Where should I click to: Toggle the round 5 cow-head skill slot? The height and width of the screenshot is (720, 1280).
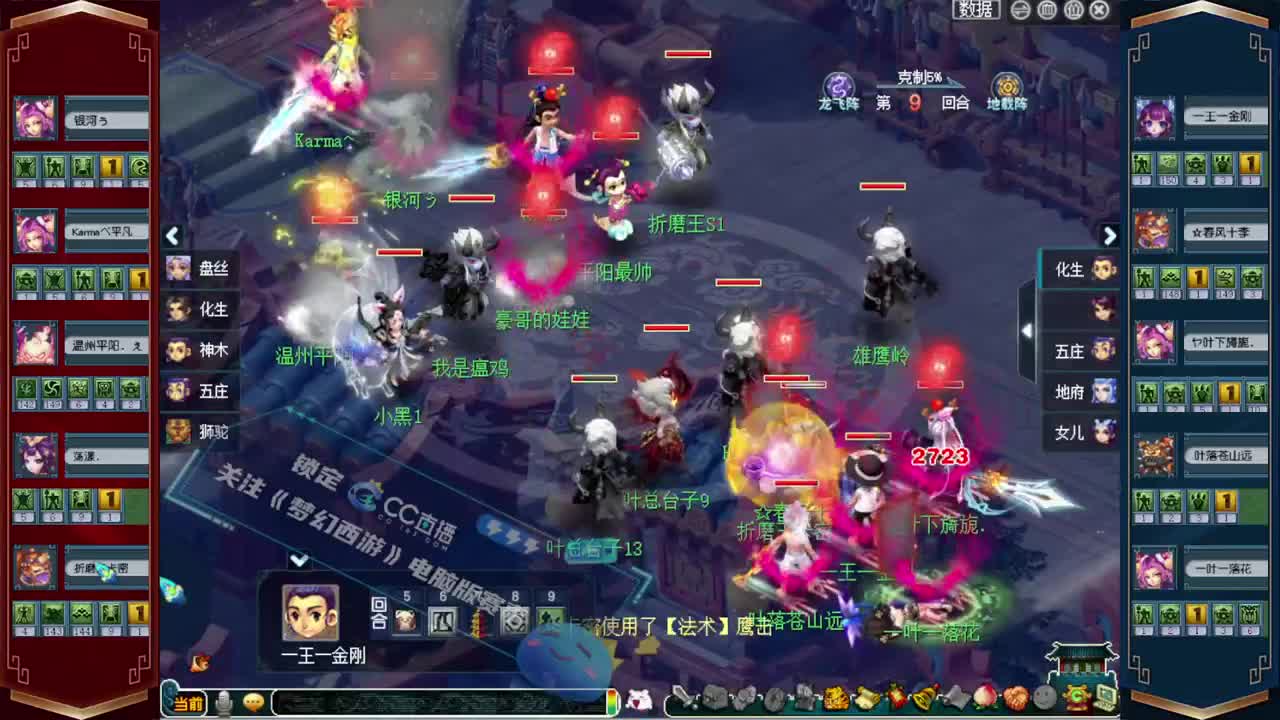406,620
